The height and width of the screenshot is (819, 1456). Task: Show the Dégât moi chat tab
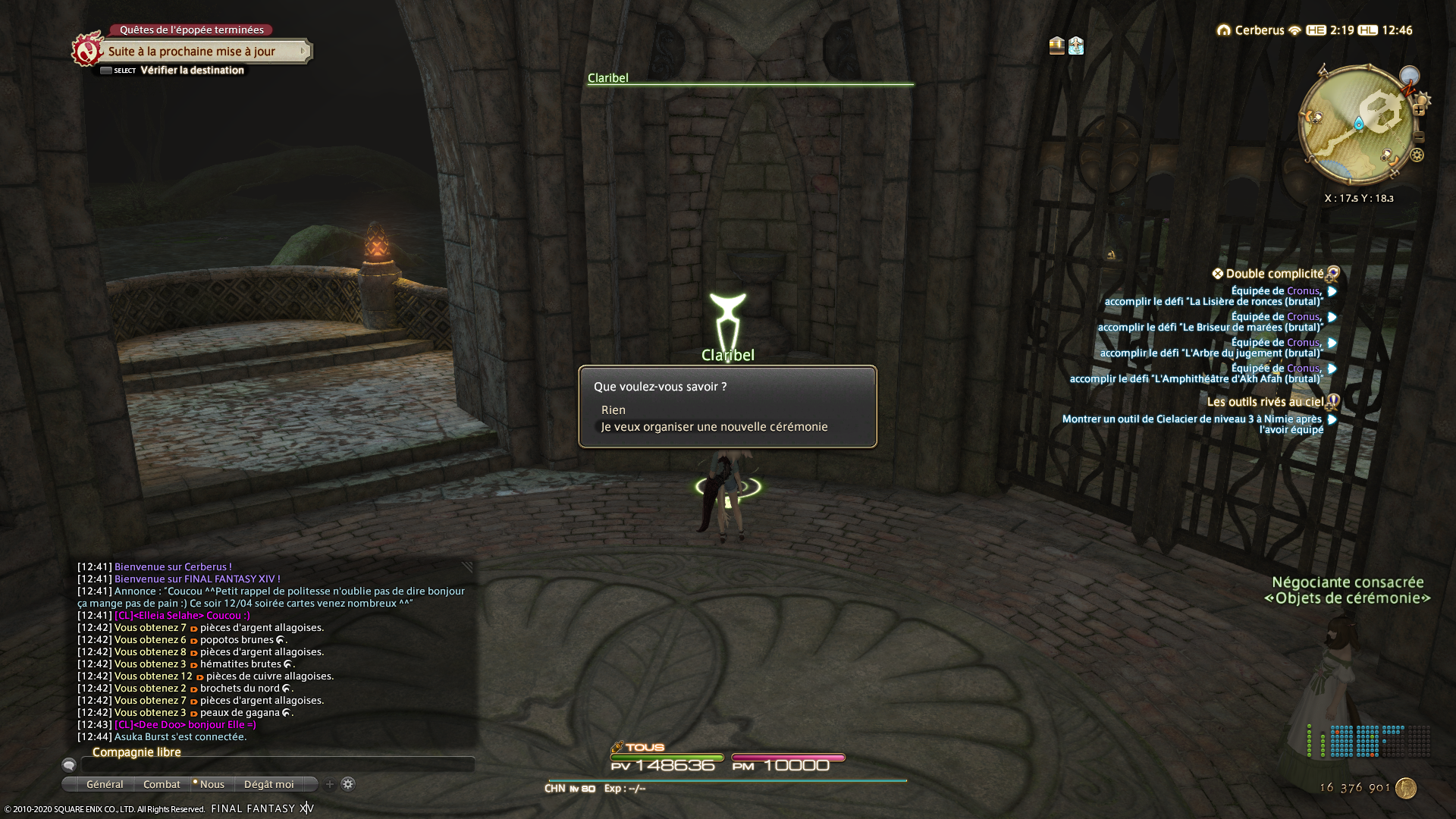[268, 784]
